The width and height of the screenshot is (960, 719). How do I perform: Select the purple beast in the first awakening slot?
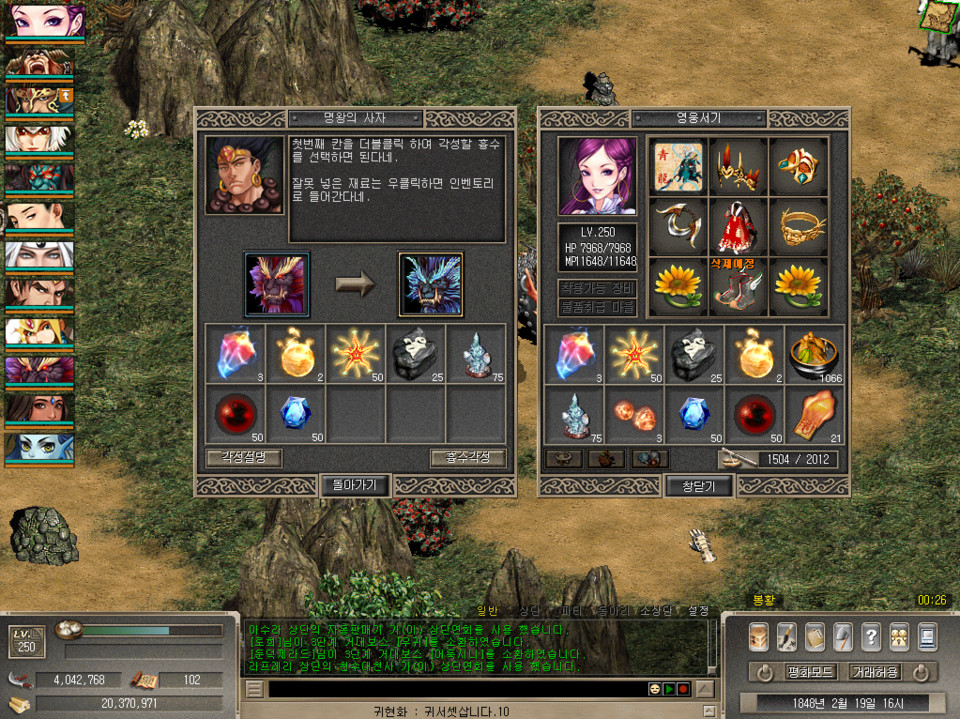[277, 284]
